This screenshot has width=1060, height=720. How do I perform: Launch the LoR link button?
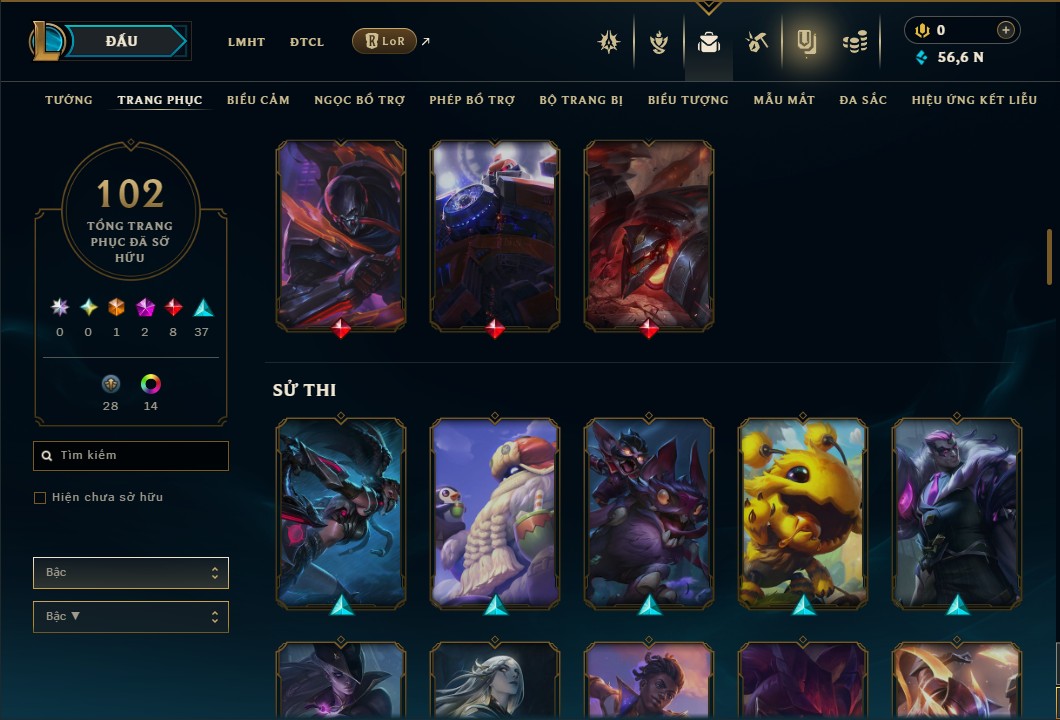click(385, 41)
